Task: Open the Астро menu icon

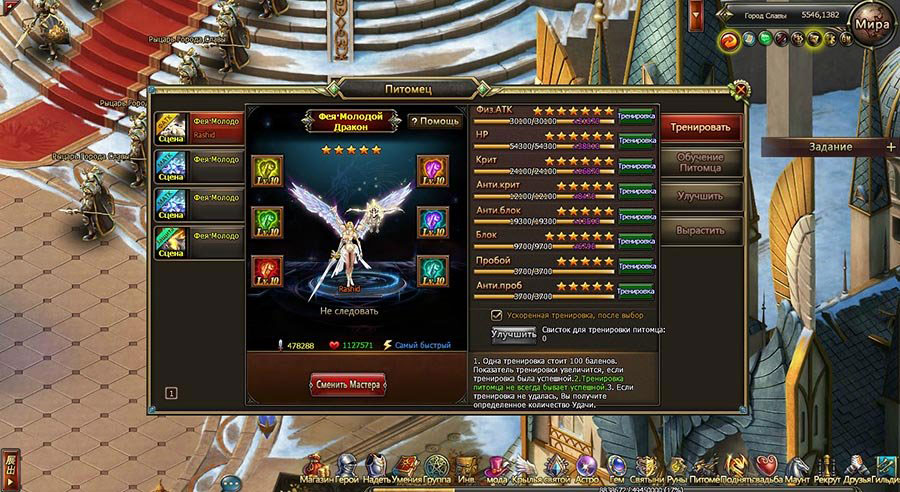Action: (x=587, y=470)
